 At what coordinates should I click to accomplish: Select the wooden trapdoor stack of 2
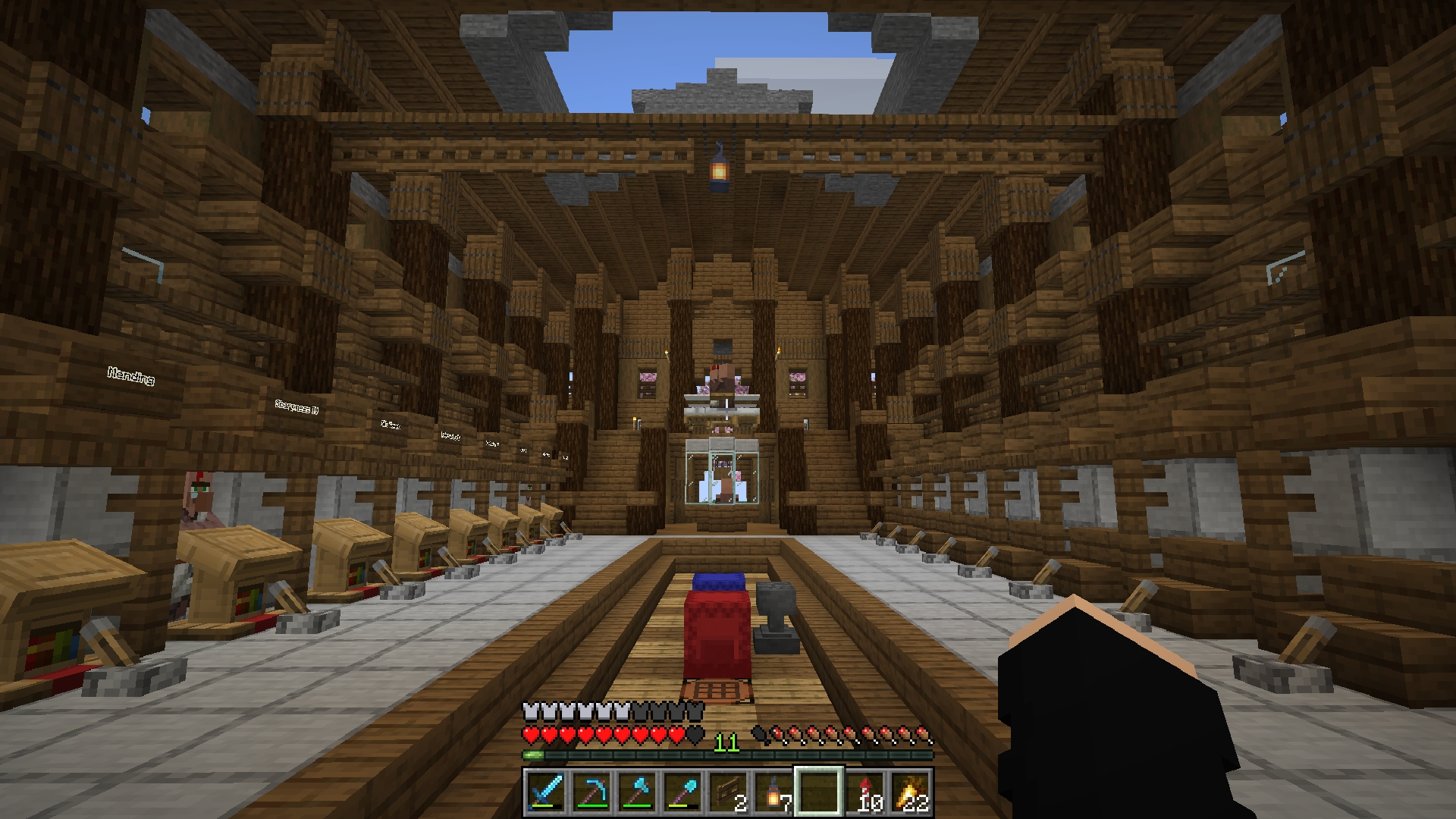pos(728,792)
